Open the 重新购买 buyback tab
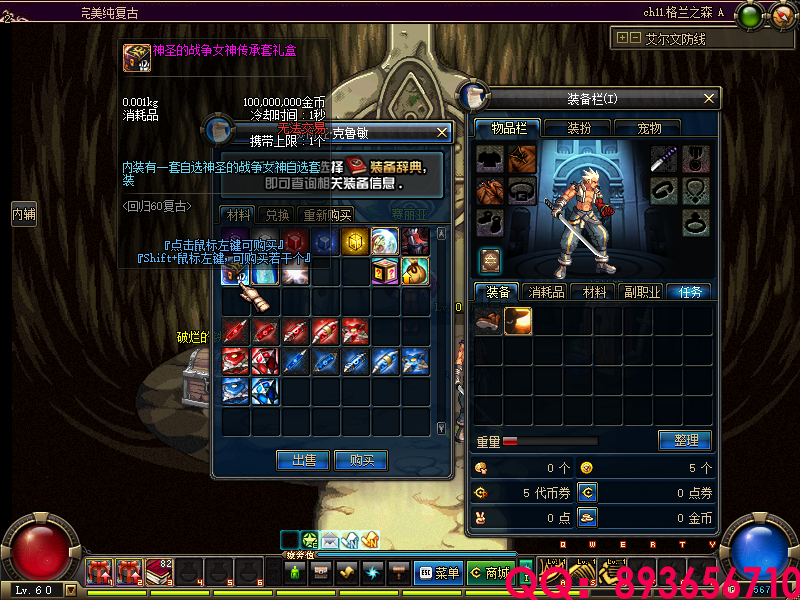The height and width of the screenshot is (600, 800). click(x=327, y=215)
